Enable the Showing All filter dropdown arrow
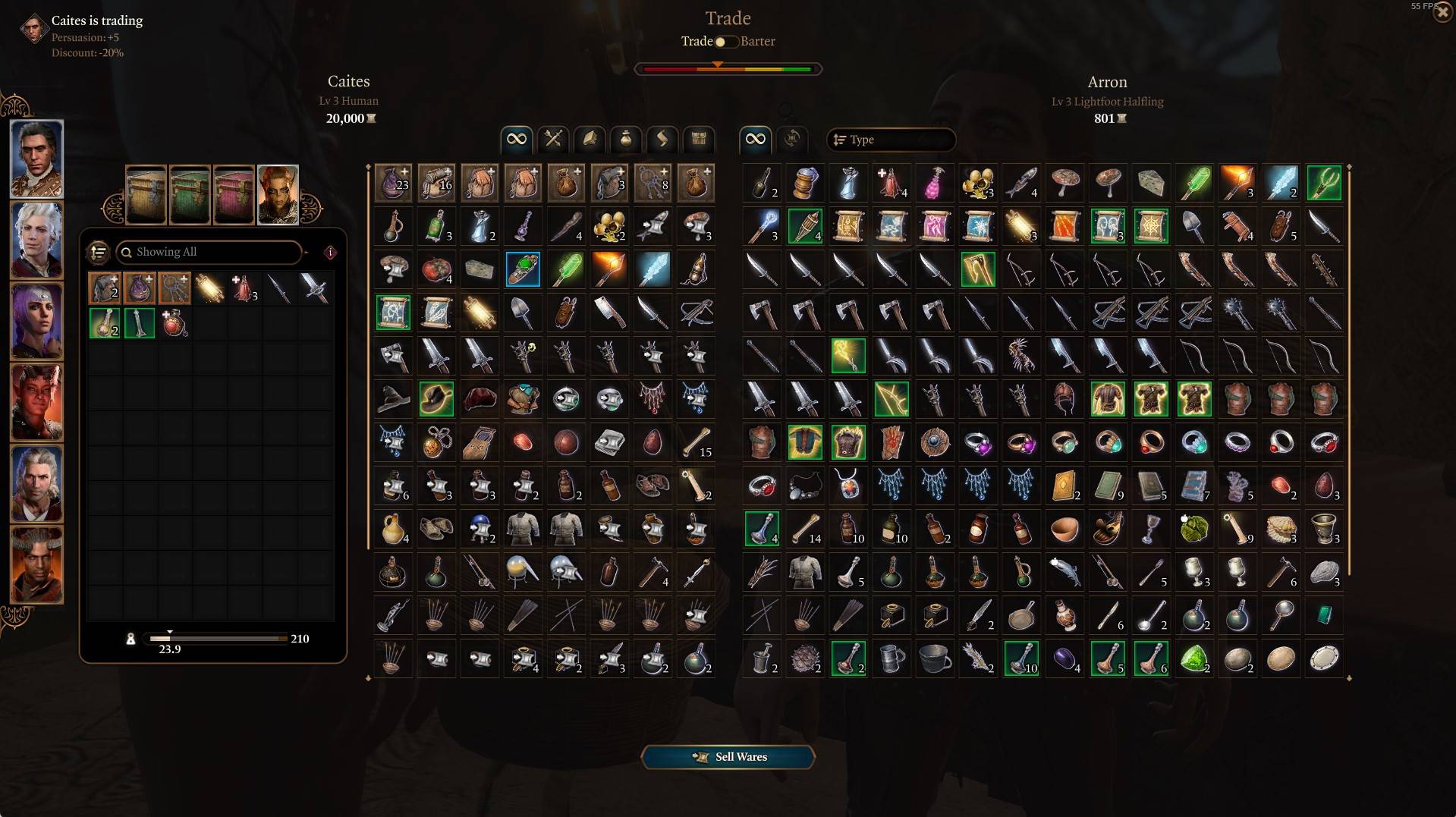This screenshot has height=817, width=1456. point(307,253)
